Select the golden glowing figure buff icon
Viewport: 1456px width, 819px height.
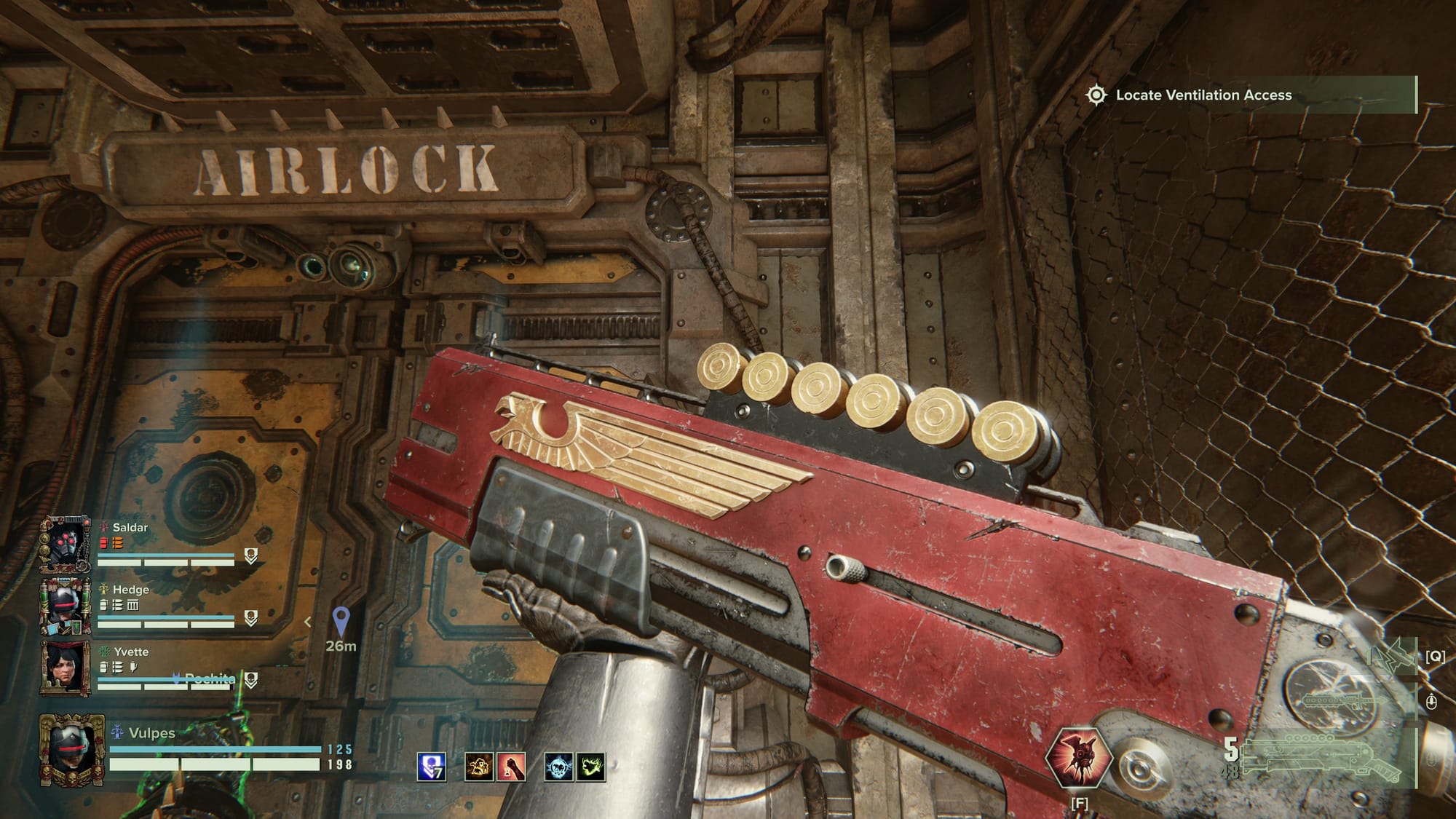(478, 767)
